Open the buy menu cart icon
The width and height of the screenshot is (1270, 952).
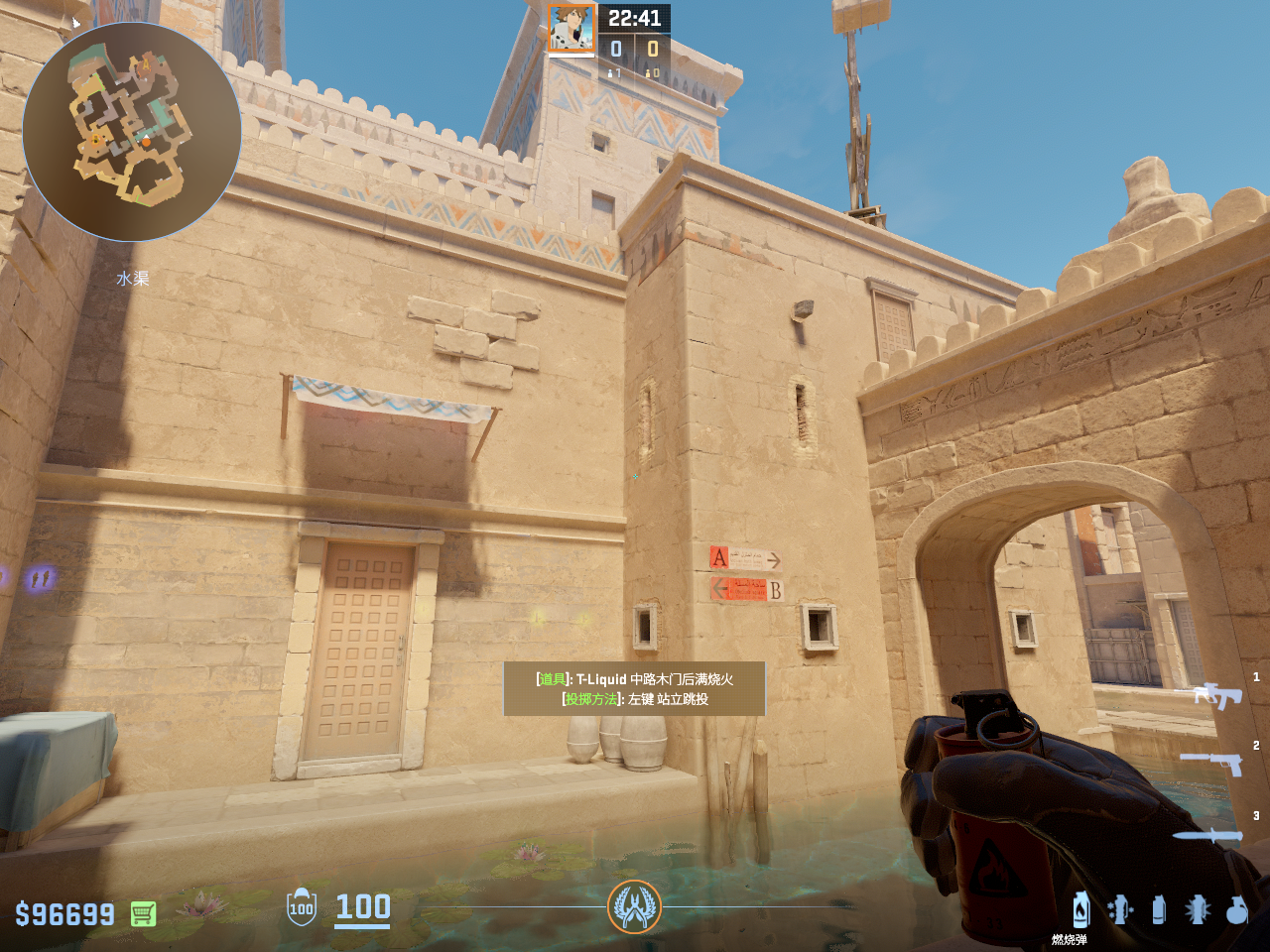(x=143, y=913)
